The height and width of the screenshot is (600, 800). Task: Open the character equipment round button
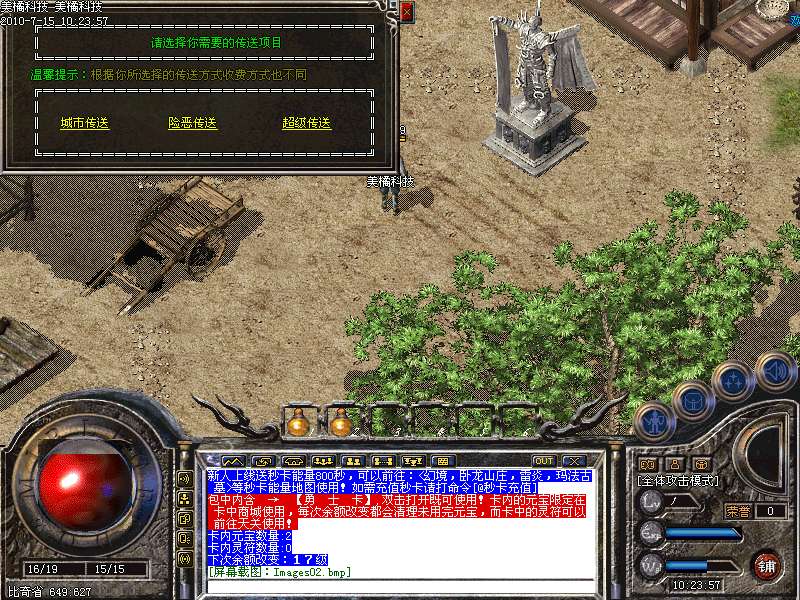[x=654, y=422]
